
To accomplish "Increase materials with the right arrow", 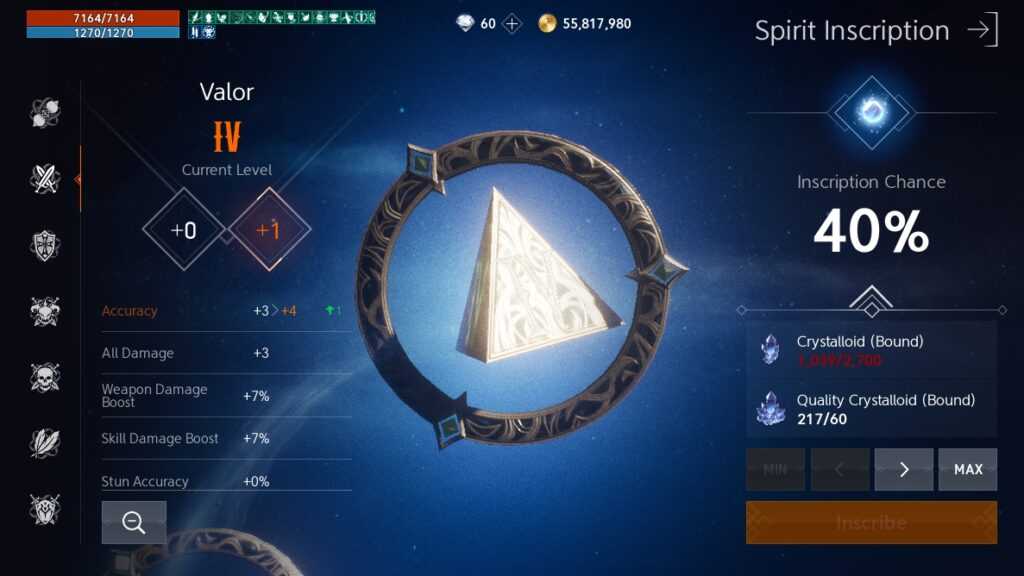I will (904, 469).
